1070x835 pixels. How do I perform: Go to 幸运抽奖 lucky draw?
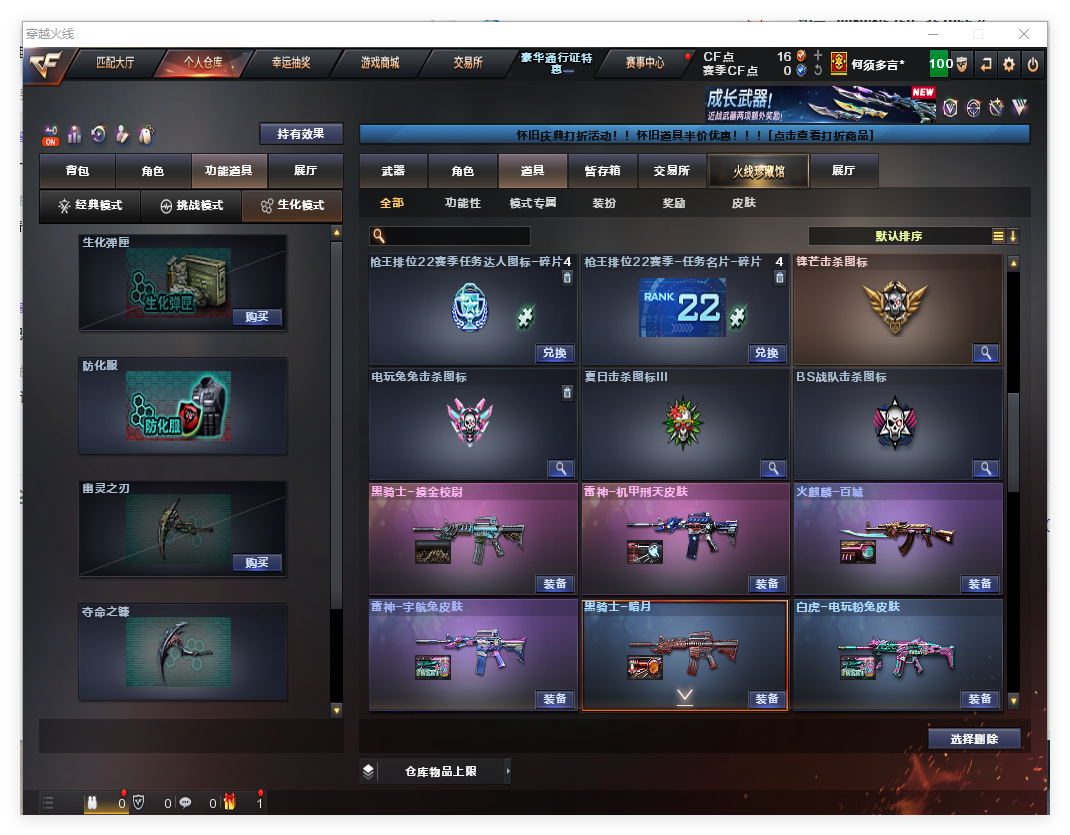point(291,62)
